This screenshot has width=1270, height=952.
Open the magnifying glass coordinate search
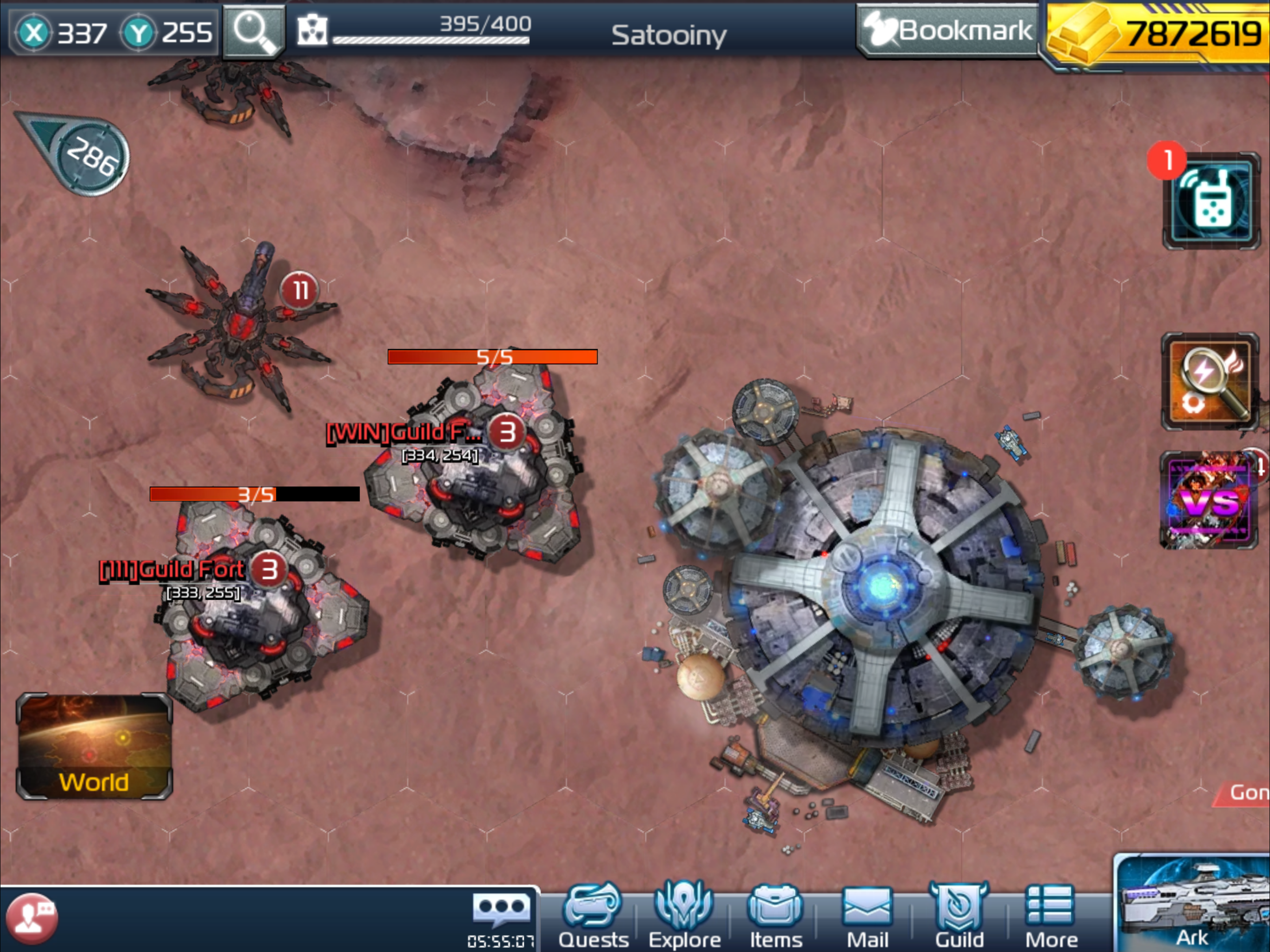tap(253, 31)
